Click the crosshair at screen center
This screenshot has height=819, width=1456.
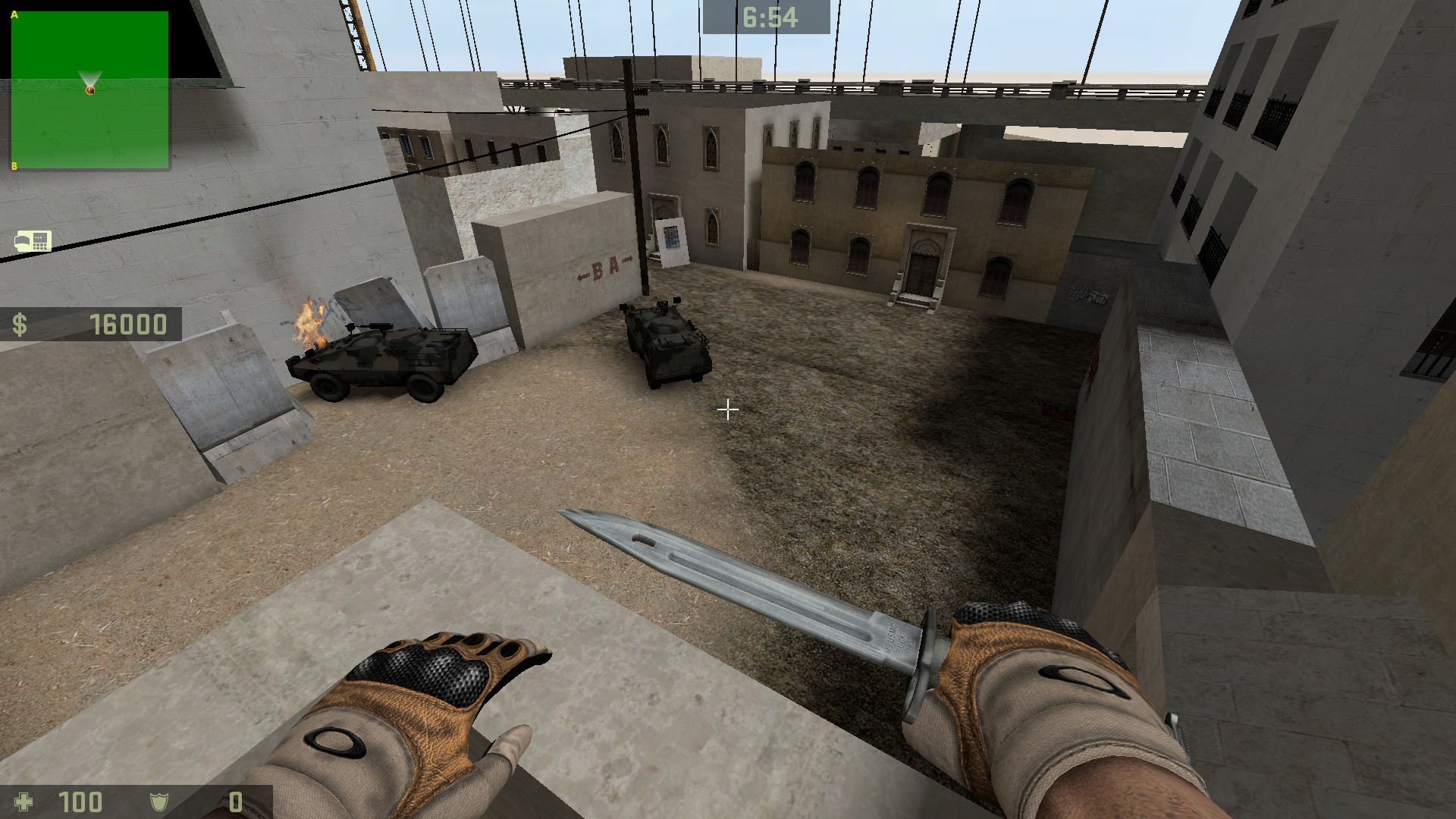[x=727, y=410]
